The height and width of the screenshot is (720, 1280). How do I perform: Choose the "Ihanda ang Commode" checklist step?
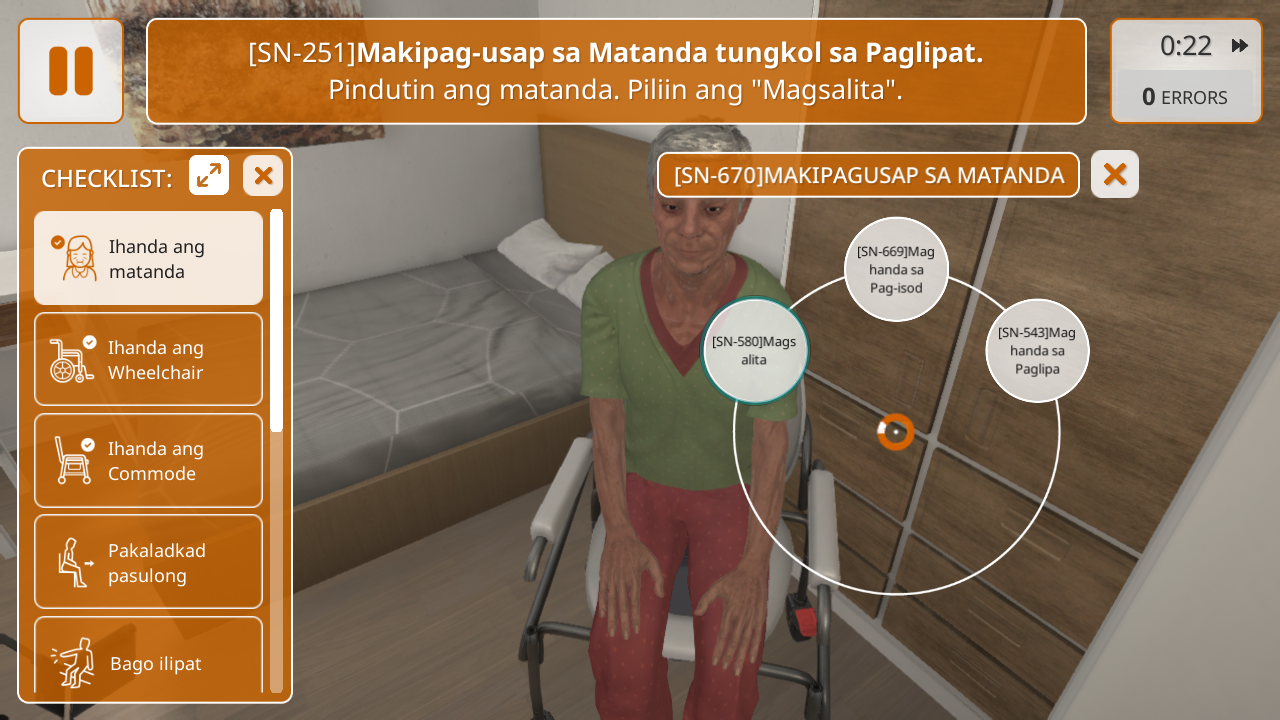pos(148,461)
